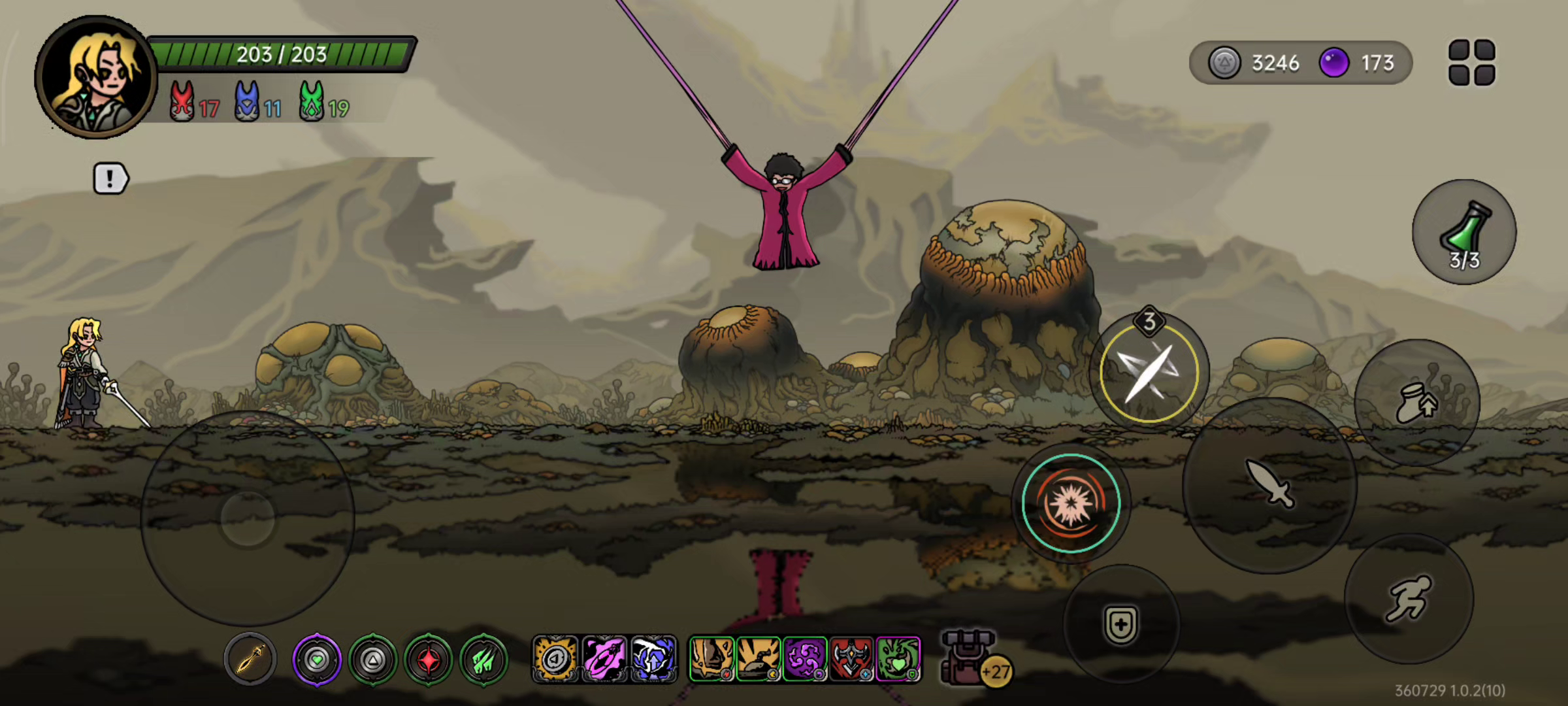Tap the boot jump button
This screenshot has height=706, width=1568.
click(x=1416, y=402)
